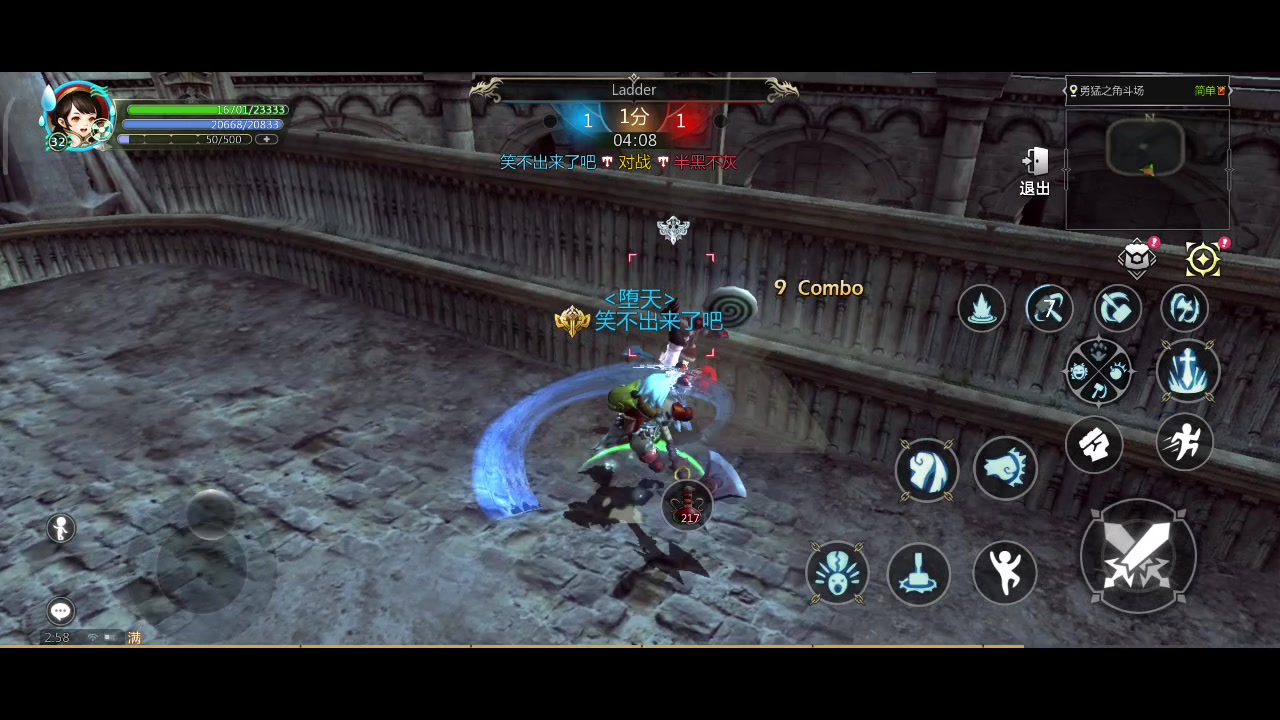The image size is (1280, 720).
Task: Activate the spinning hammer swing skill
Action: pyautogui.click(x=1117, y=308)
